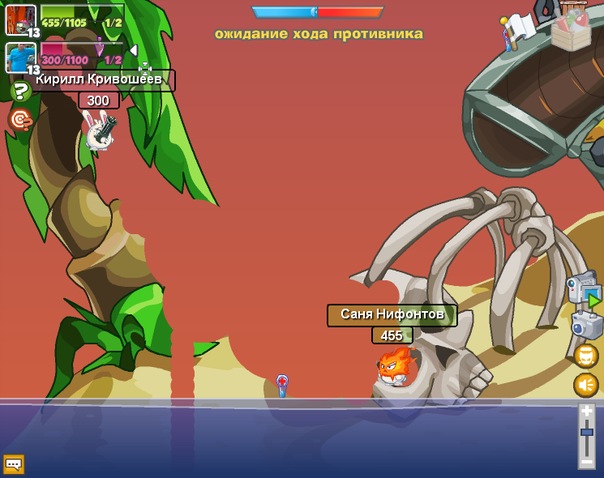
Task: Open the green question mark help
Action: [21, 93]
